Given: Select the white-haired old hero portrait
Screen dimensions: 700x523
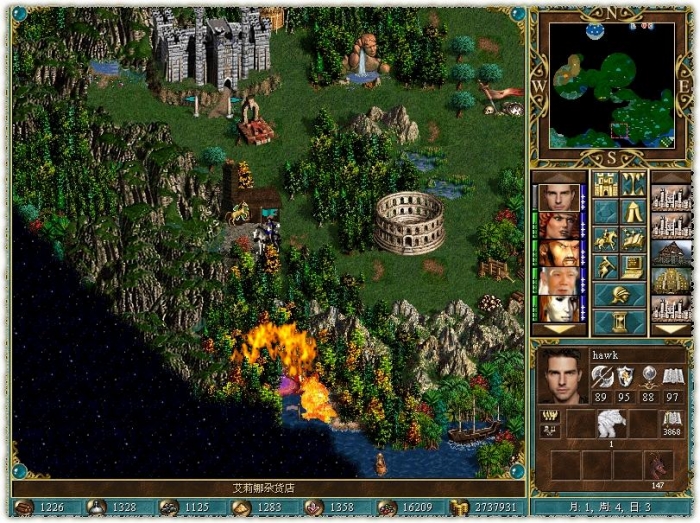Looking at the screenshot, I should tap(560, 281).
